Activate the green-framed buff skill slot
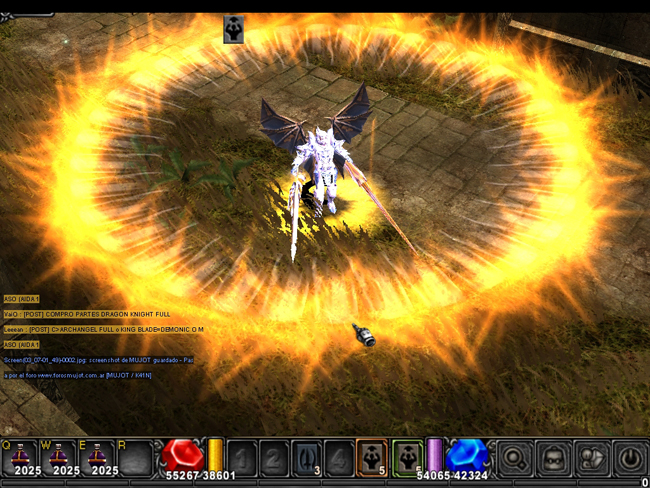Screen dimensions: 650x488 tap(407, 458)
